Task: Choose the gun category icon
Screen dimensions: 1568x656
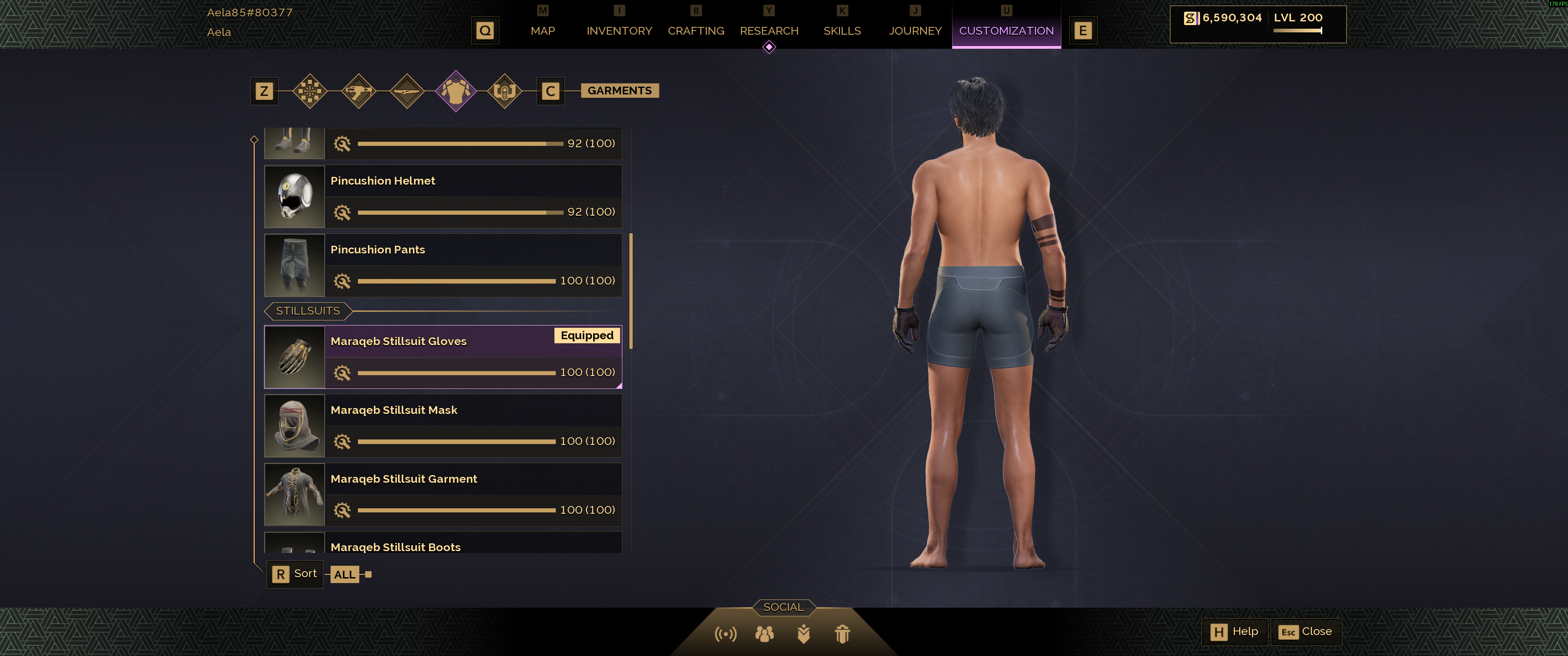Action: click(x=358, y=91)
